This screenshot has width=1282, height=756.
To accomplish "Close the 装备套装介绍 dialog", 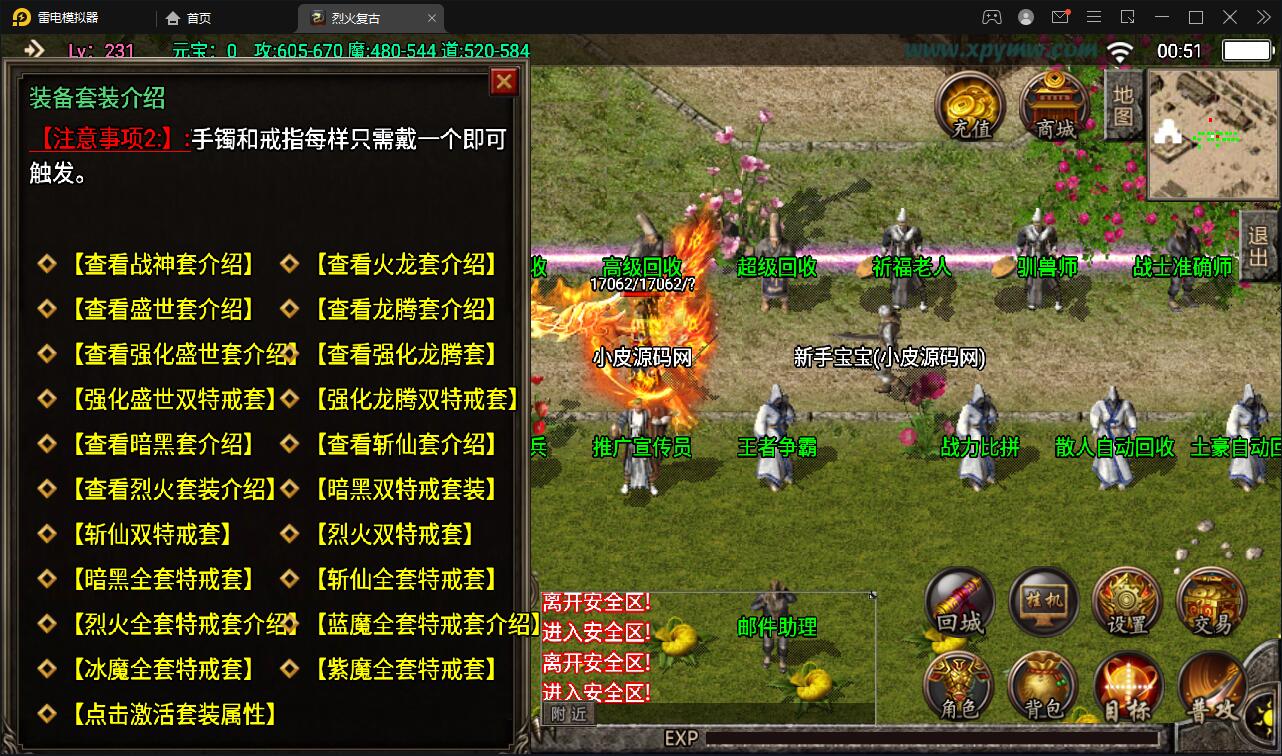I will (x=504, y=82).
